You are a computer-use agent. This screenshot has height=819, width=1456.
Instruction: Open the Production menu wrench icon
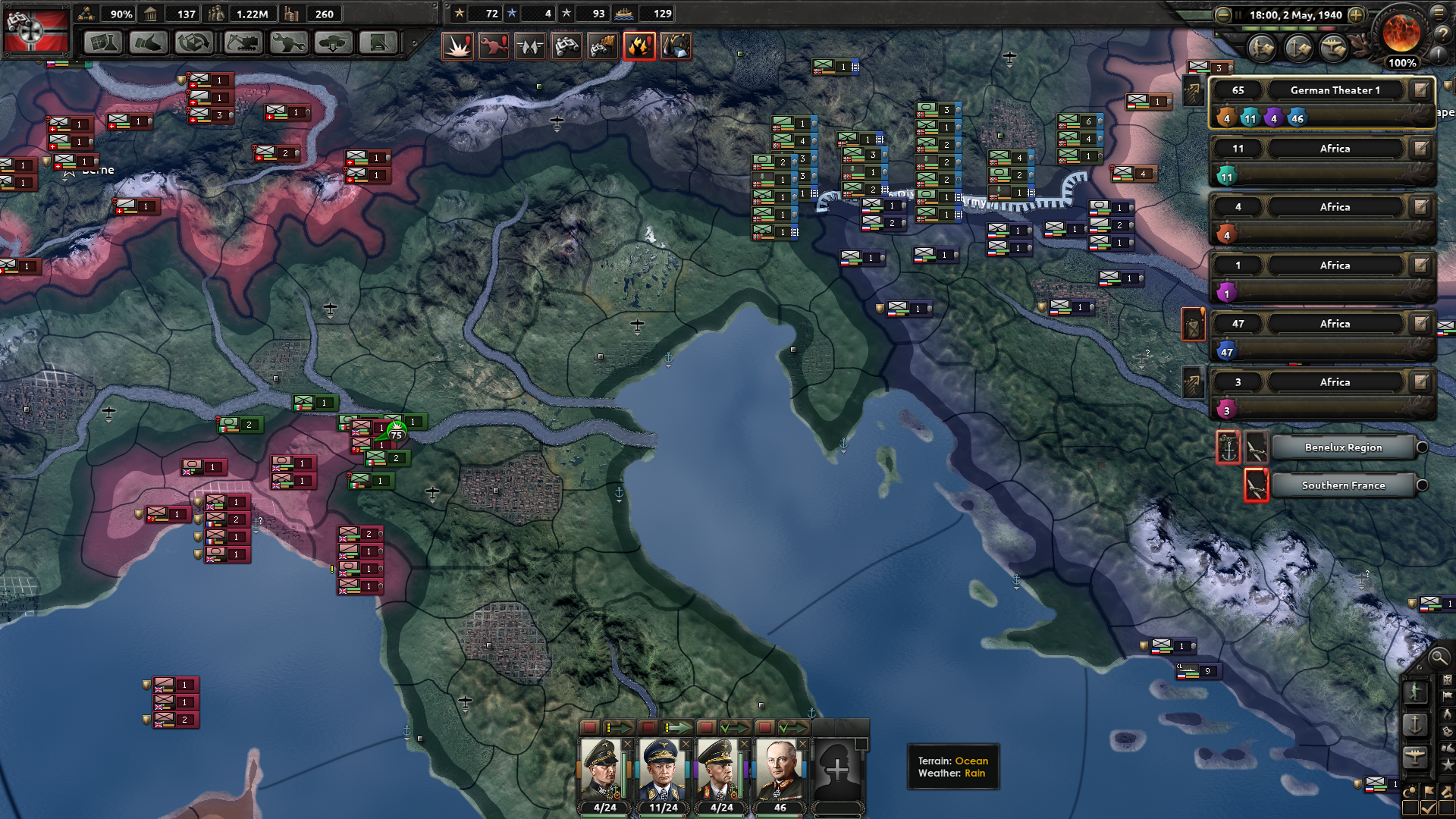click(287, 43)
